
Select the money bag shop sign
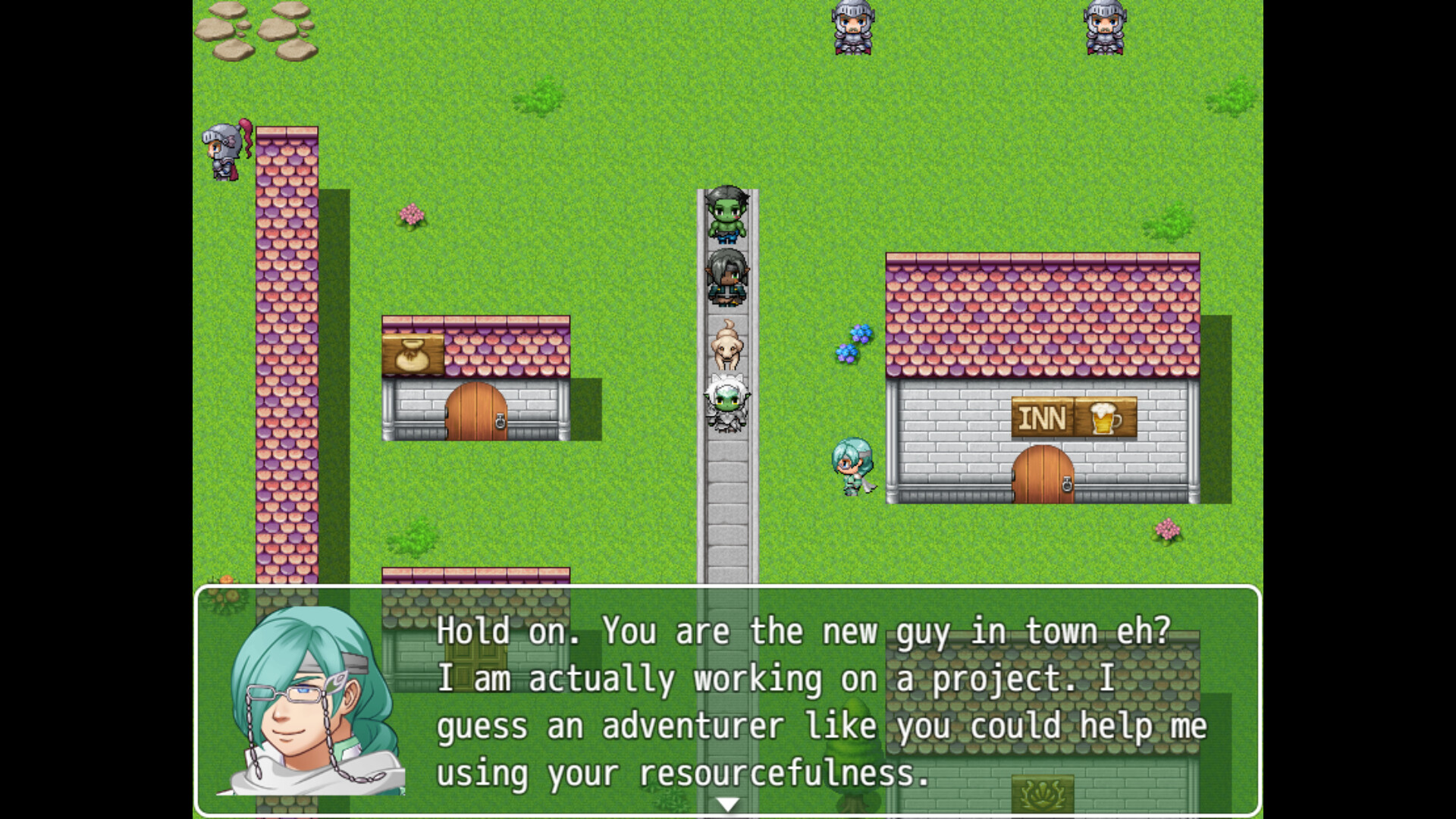click(x=411, y=353)
